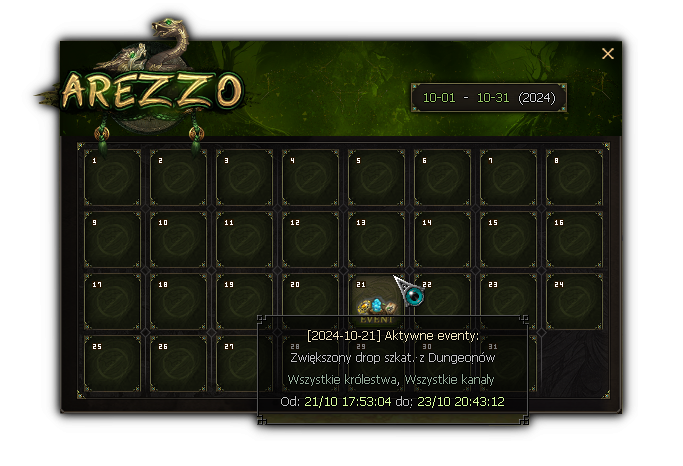Select the day 21 event tile
The image size is (683, 466).
pyautogui.click(x=376, y=300)
